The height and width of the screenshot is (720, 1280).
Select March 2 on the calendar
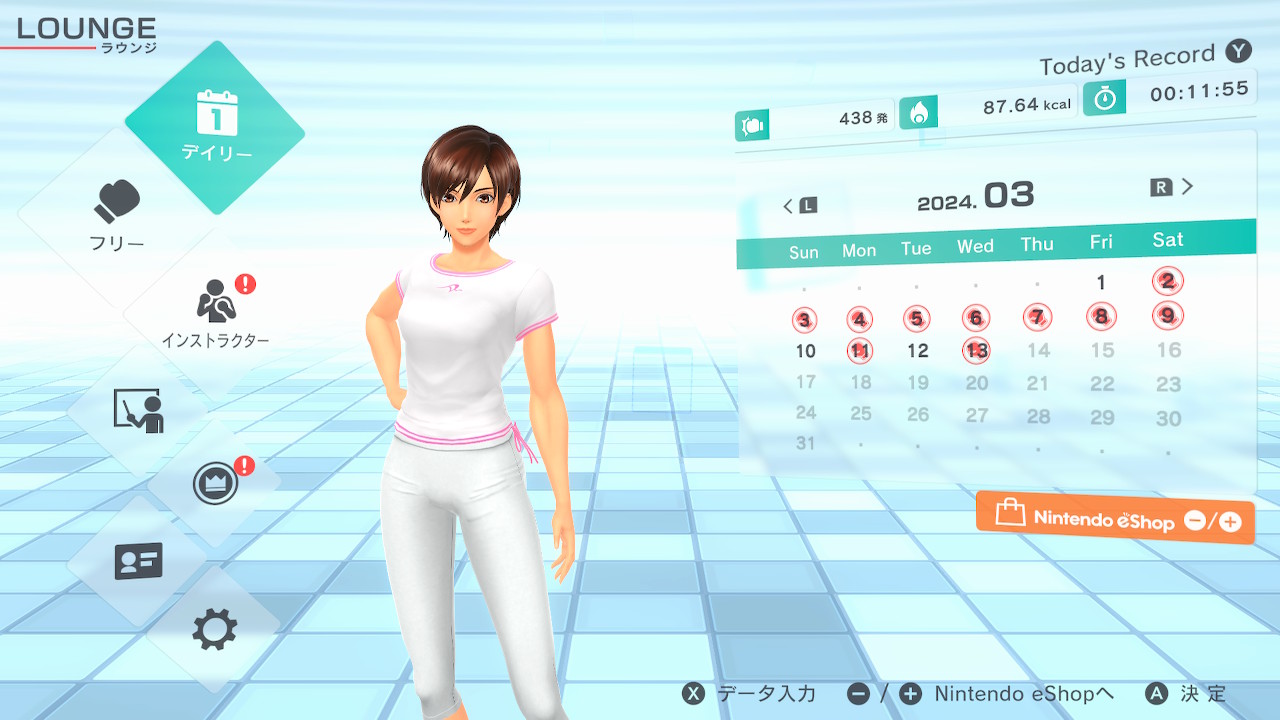coord(1168,281)
